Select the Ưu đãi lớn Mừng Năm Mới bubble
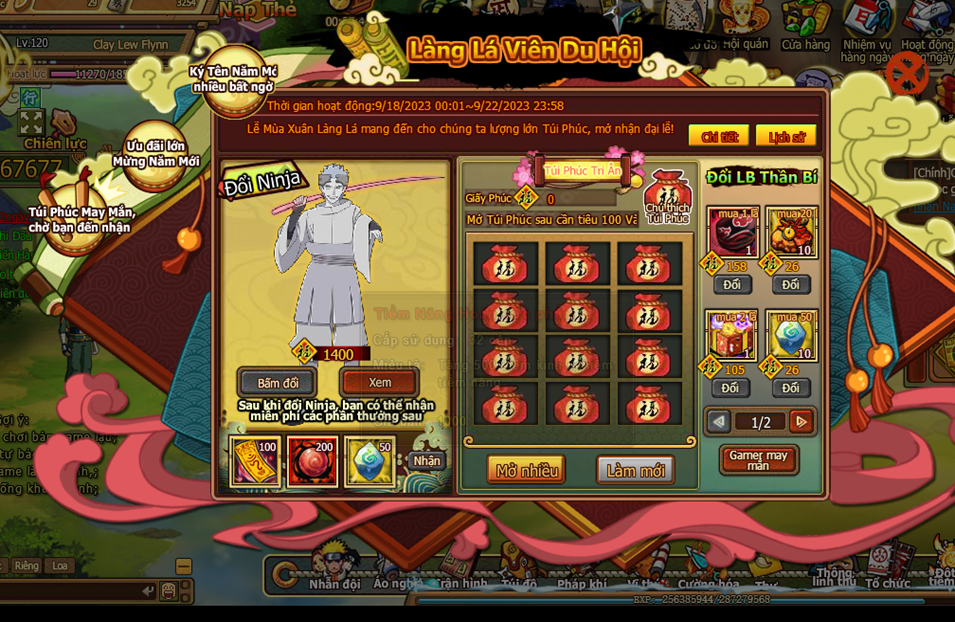955x622 pixels. click(156, 155)
